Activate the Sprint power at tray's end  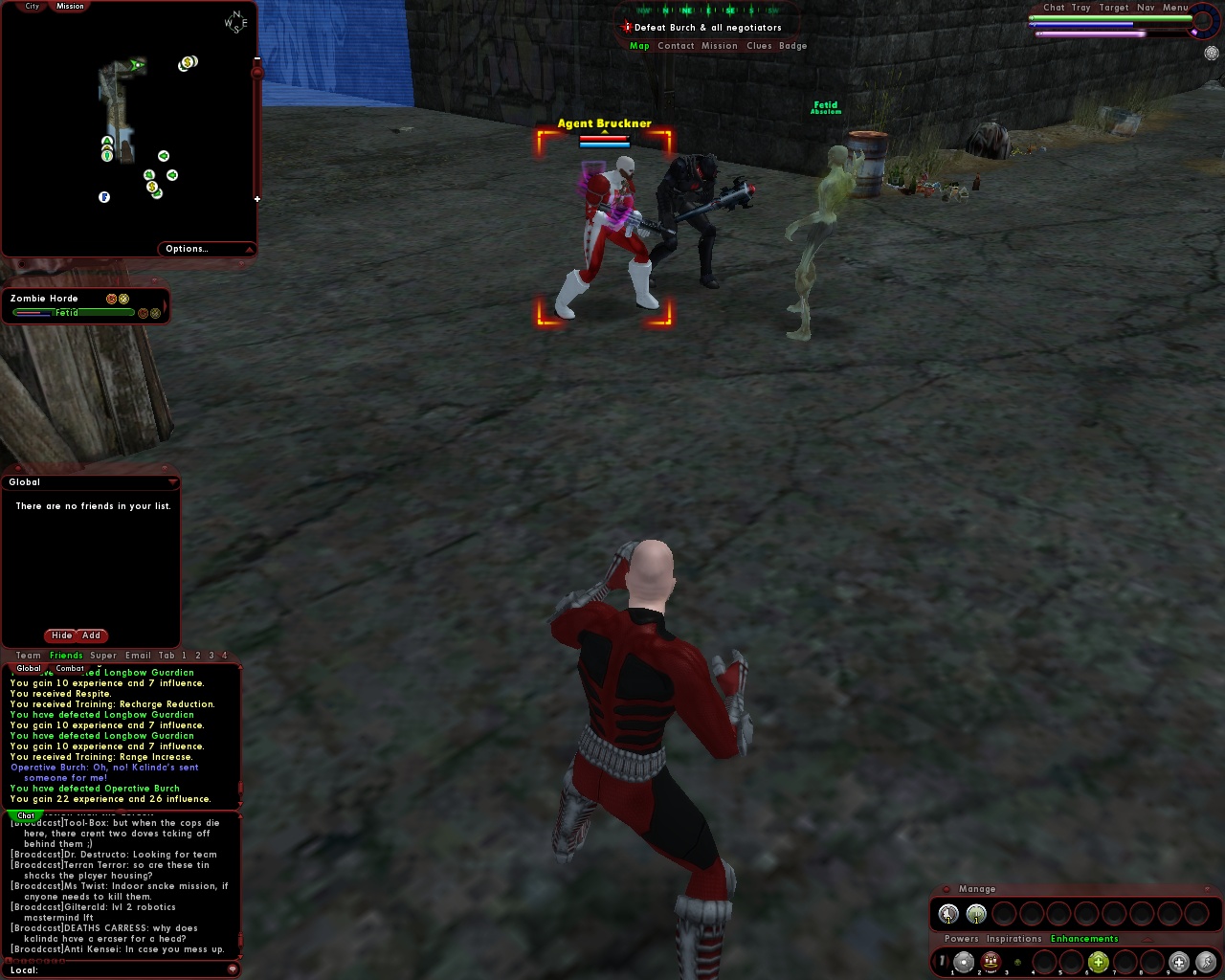[x=1207, y=962]
